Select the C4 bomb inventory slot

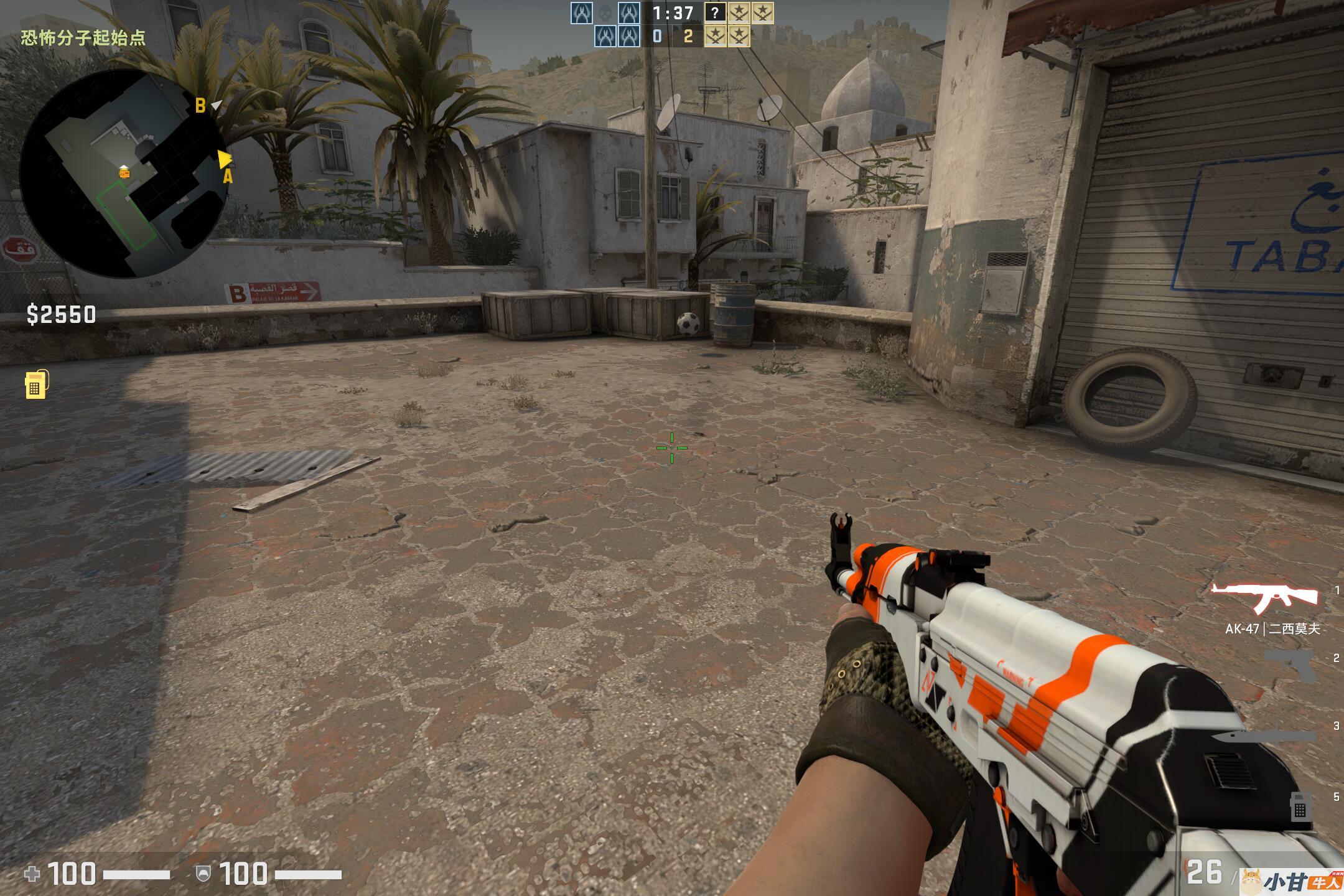click(1299, 806)
